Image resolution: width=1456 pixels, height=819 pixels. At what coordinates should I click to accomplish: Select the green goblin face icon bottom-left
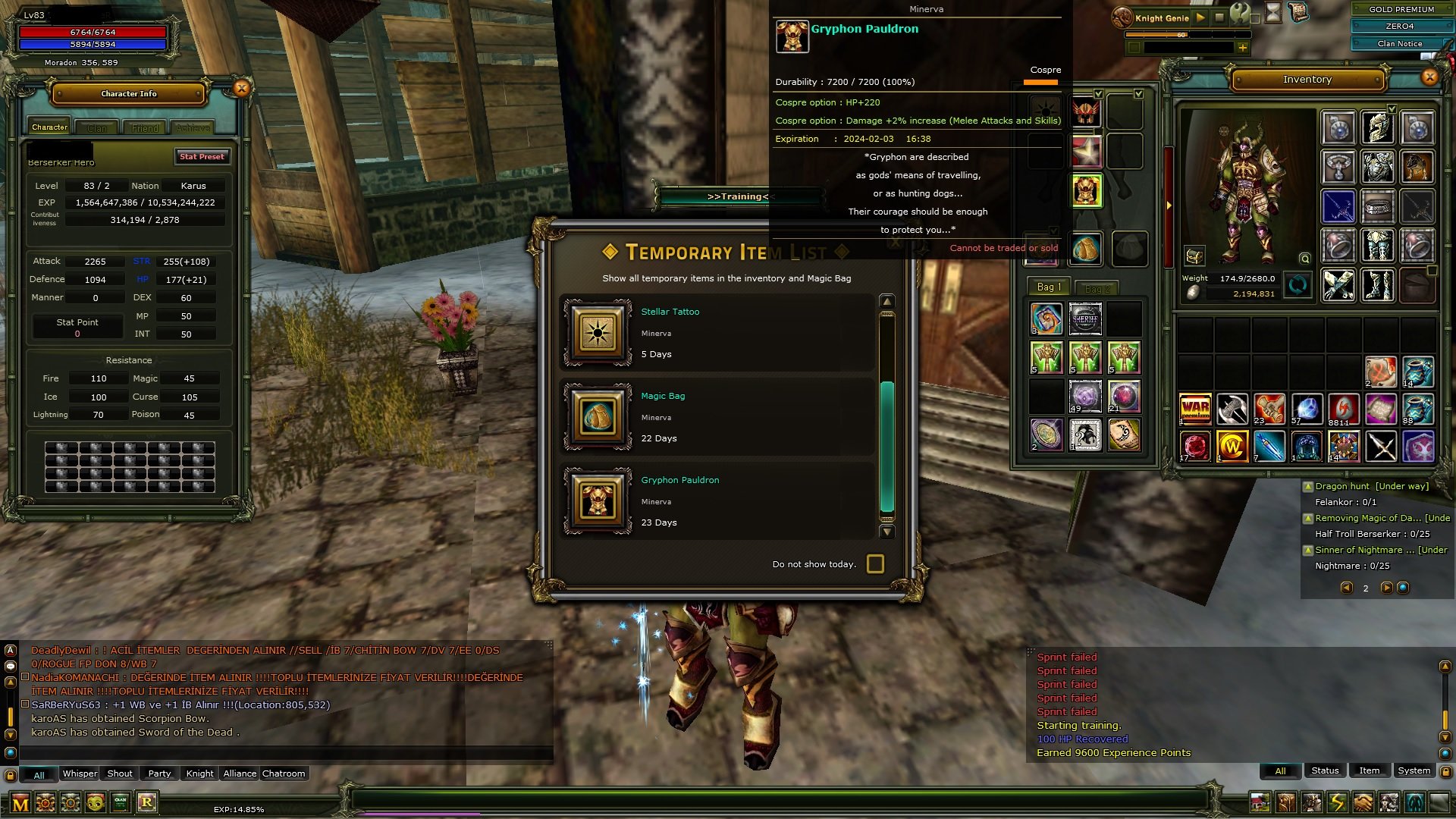click(96, 804)
